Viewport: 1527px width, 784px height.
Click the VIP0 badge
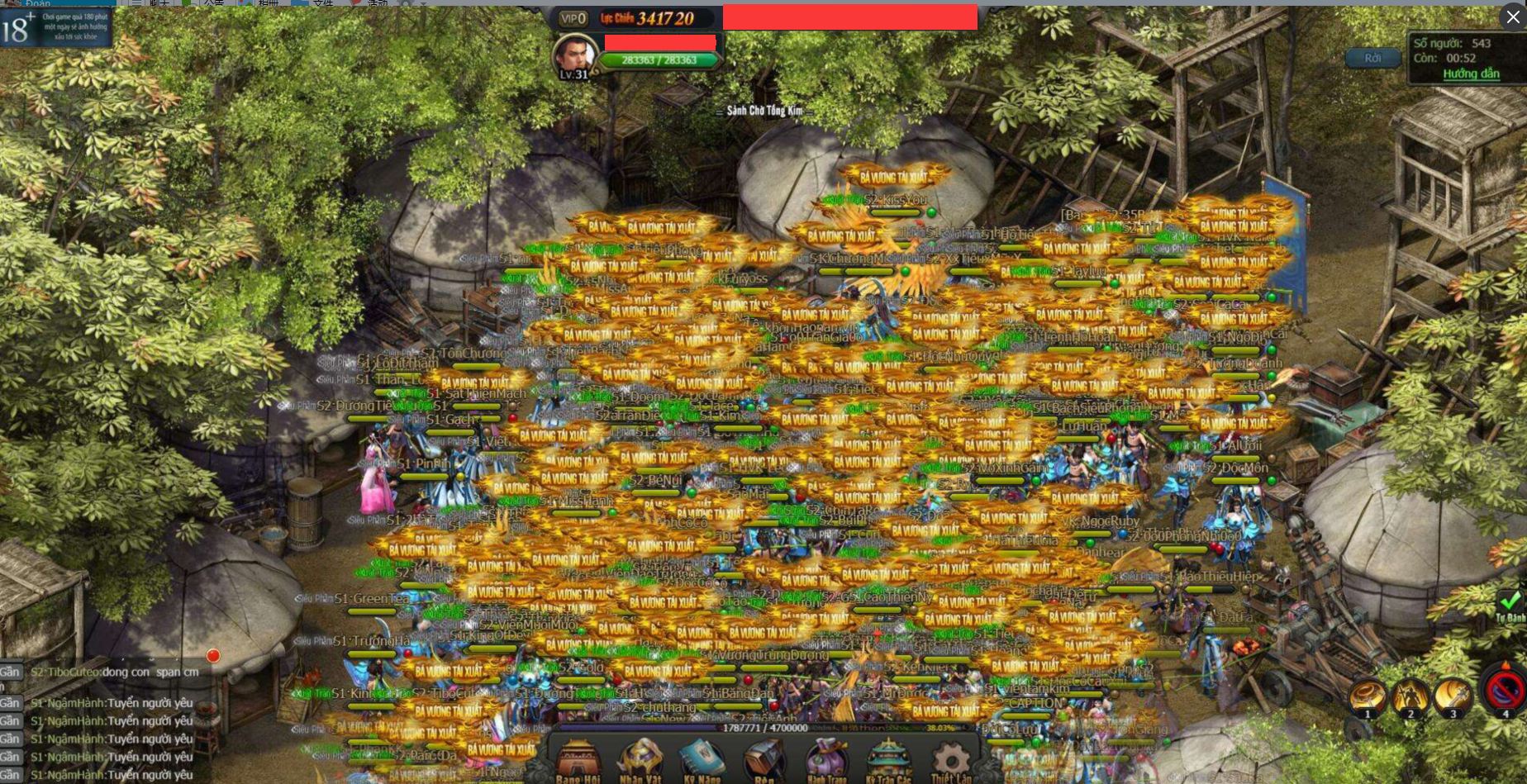click(573, 18)
